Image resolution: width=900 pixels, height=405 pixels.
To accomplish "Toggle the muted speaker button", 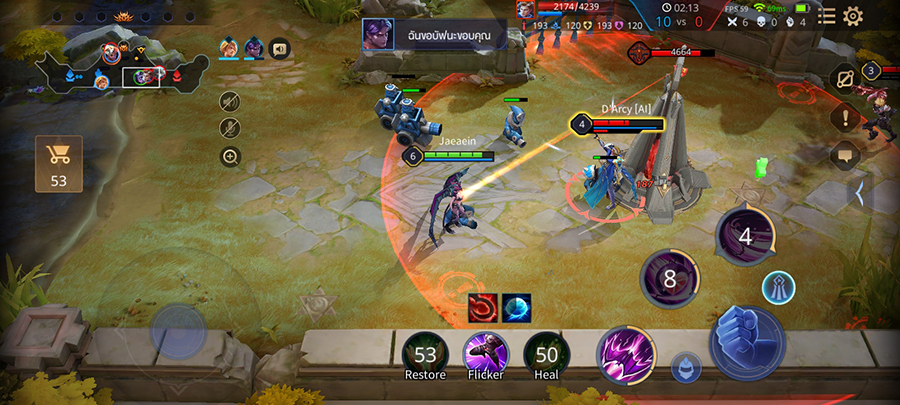I will click(x=230, y=101).
